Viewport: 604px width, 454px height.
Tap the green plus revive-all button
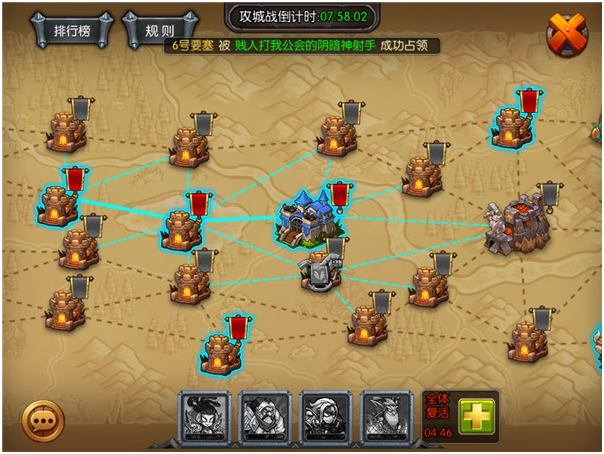click(x=476, y=416)
